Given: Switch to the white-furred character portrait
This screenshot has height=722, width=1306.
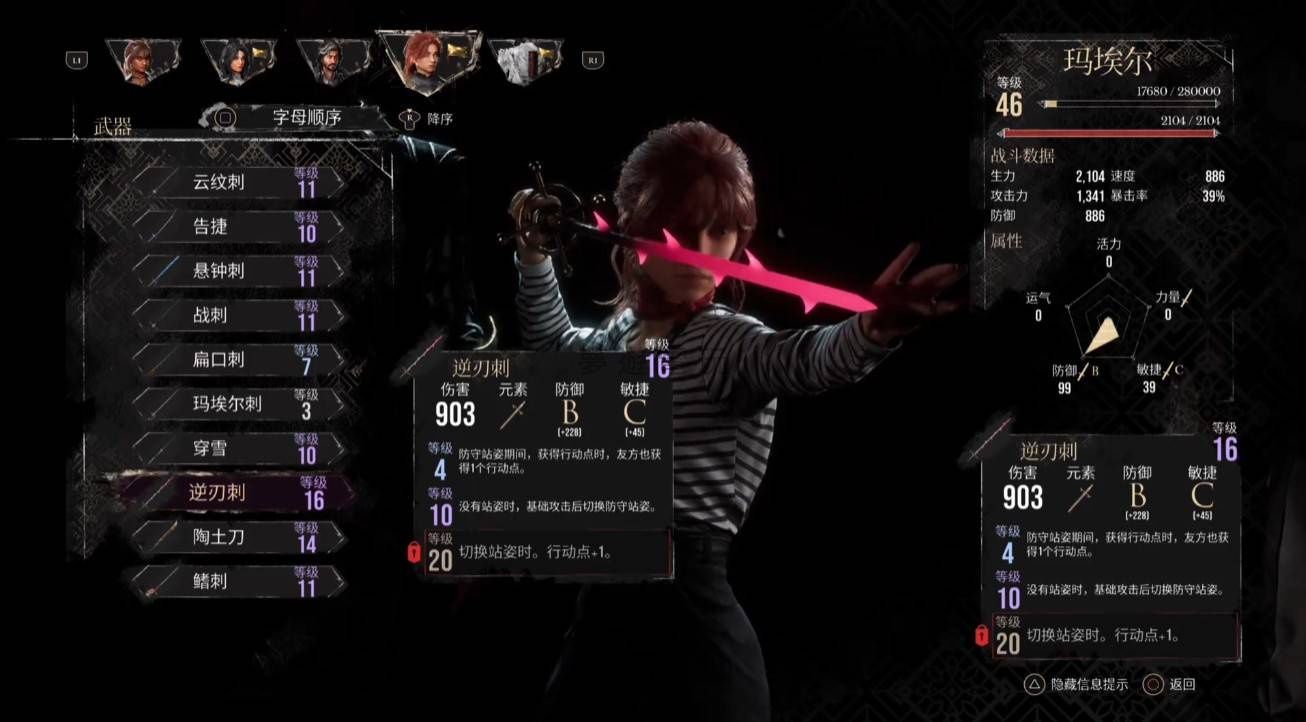Looking at the screenshot, I should pos(524,62).
